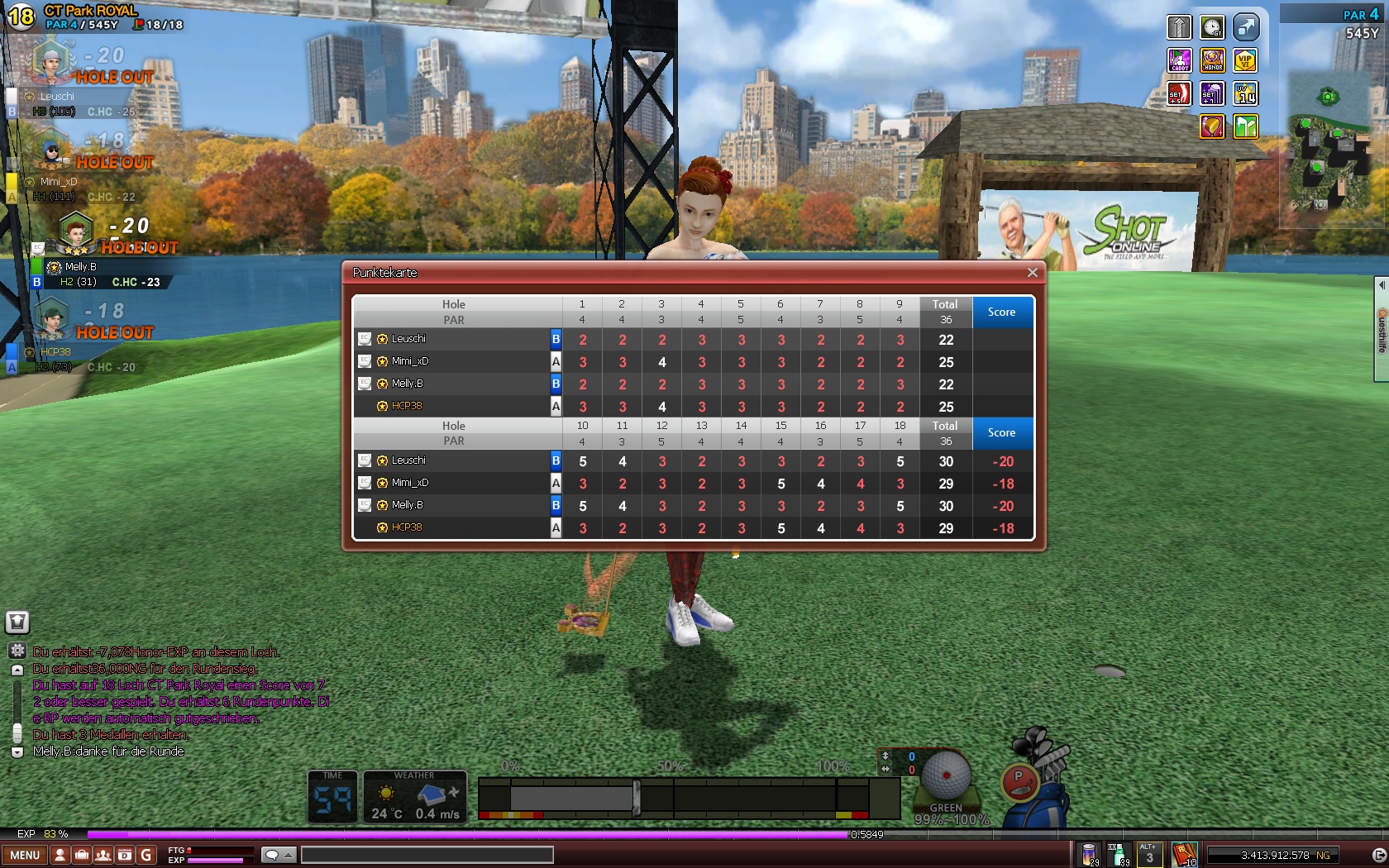Select the Honor badge icon
This screenshot has width=1389, height=868.
coord(1212,60)
